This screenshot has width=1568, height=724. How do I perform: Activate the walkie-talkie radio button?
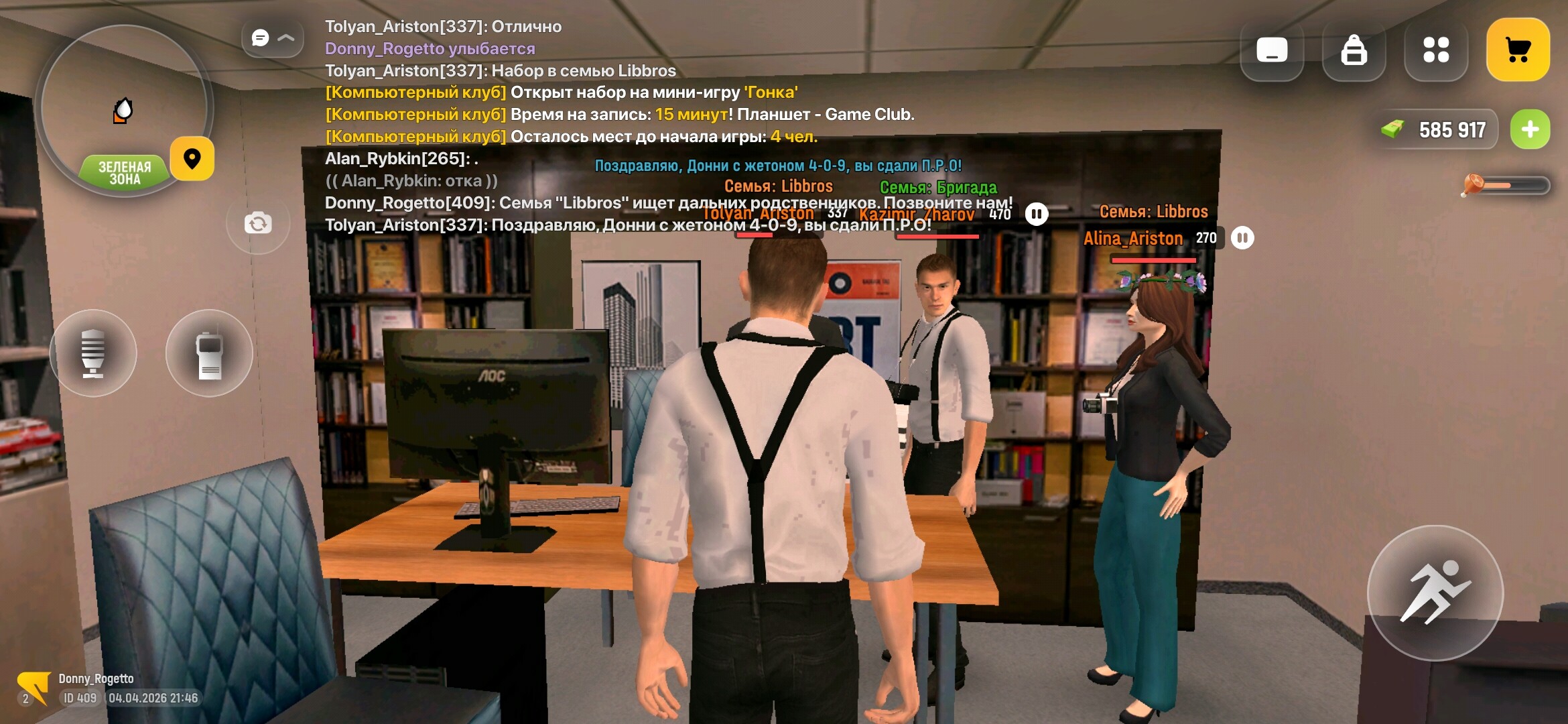(209, 353)
